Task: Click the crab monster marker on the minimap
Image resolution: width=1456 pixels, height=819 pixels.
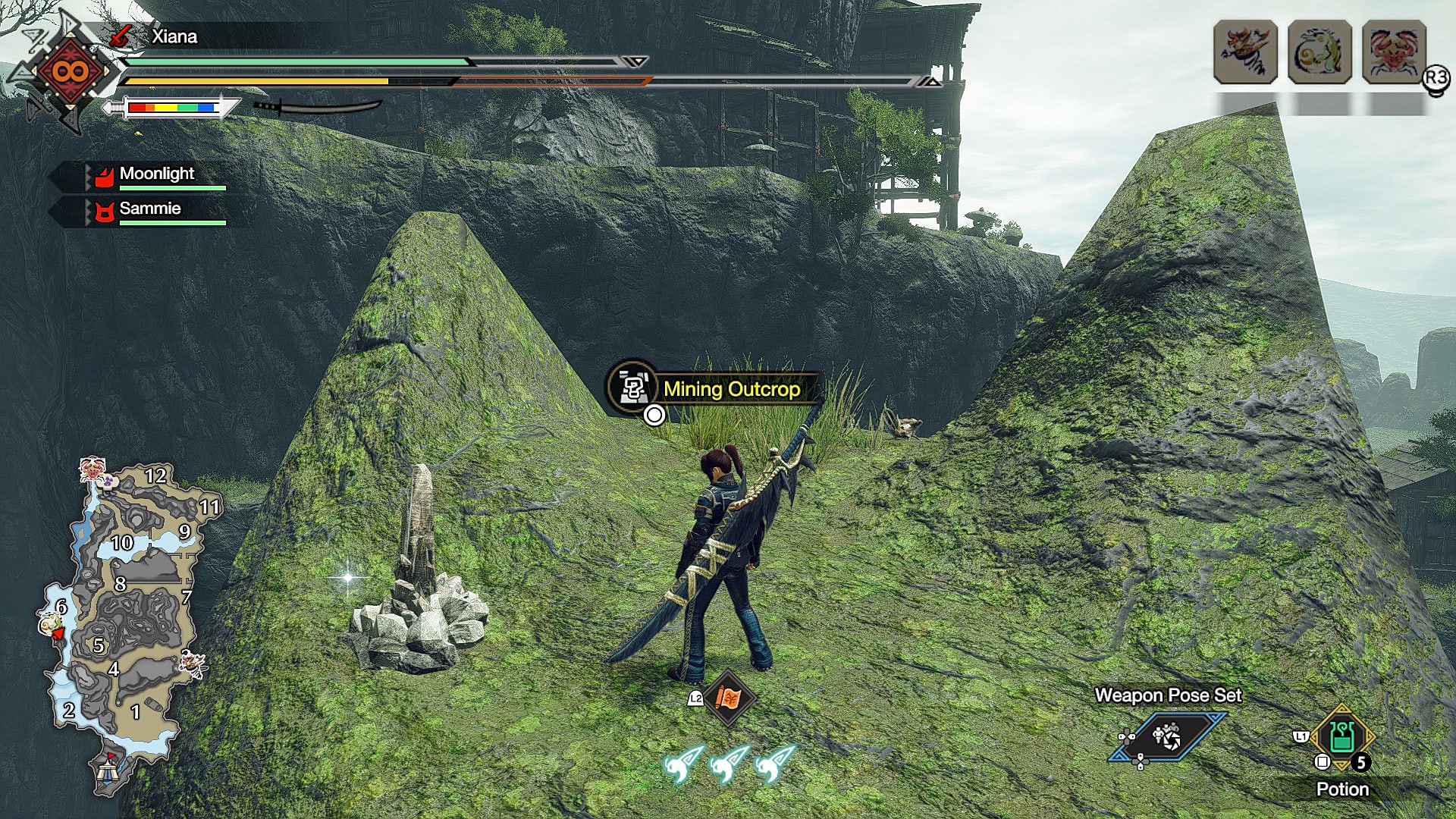Action: click(93, 469)
